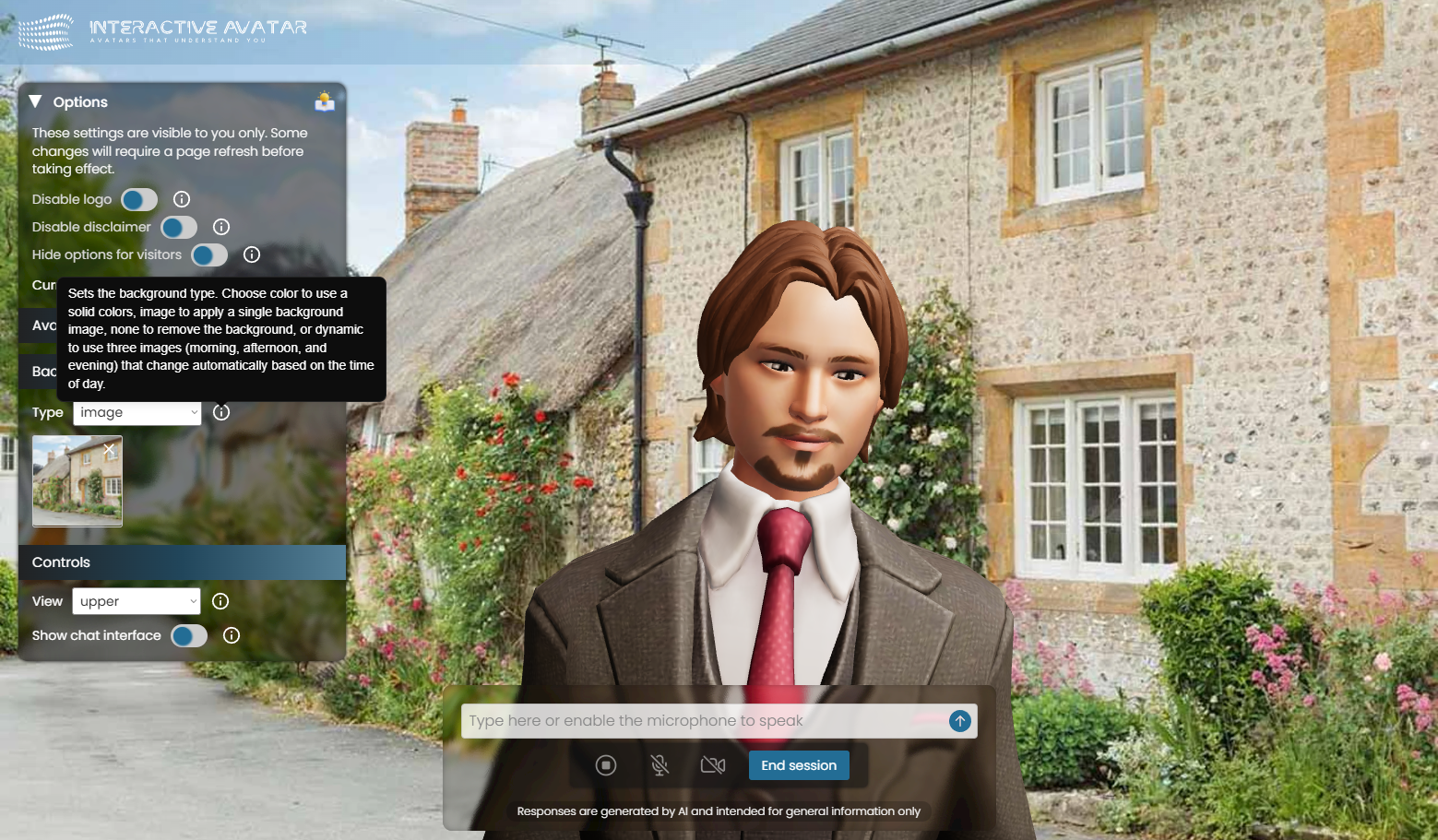Open the lightbulb help icon on Options panel
The image size is (1438, 840).
pyautogui.click(x=325, y=101)
